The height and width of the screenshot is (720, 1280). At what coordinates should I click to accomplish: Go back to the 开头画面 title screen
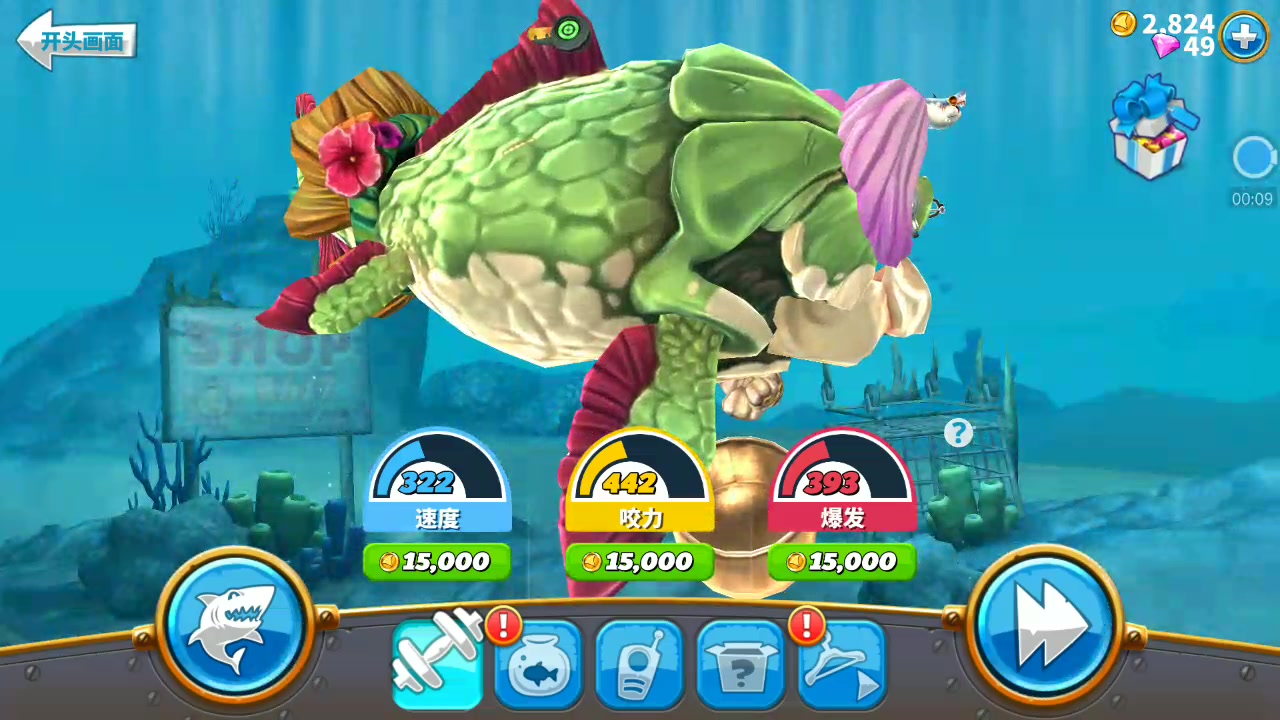76,40
